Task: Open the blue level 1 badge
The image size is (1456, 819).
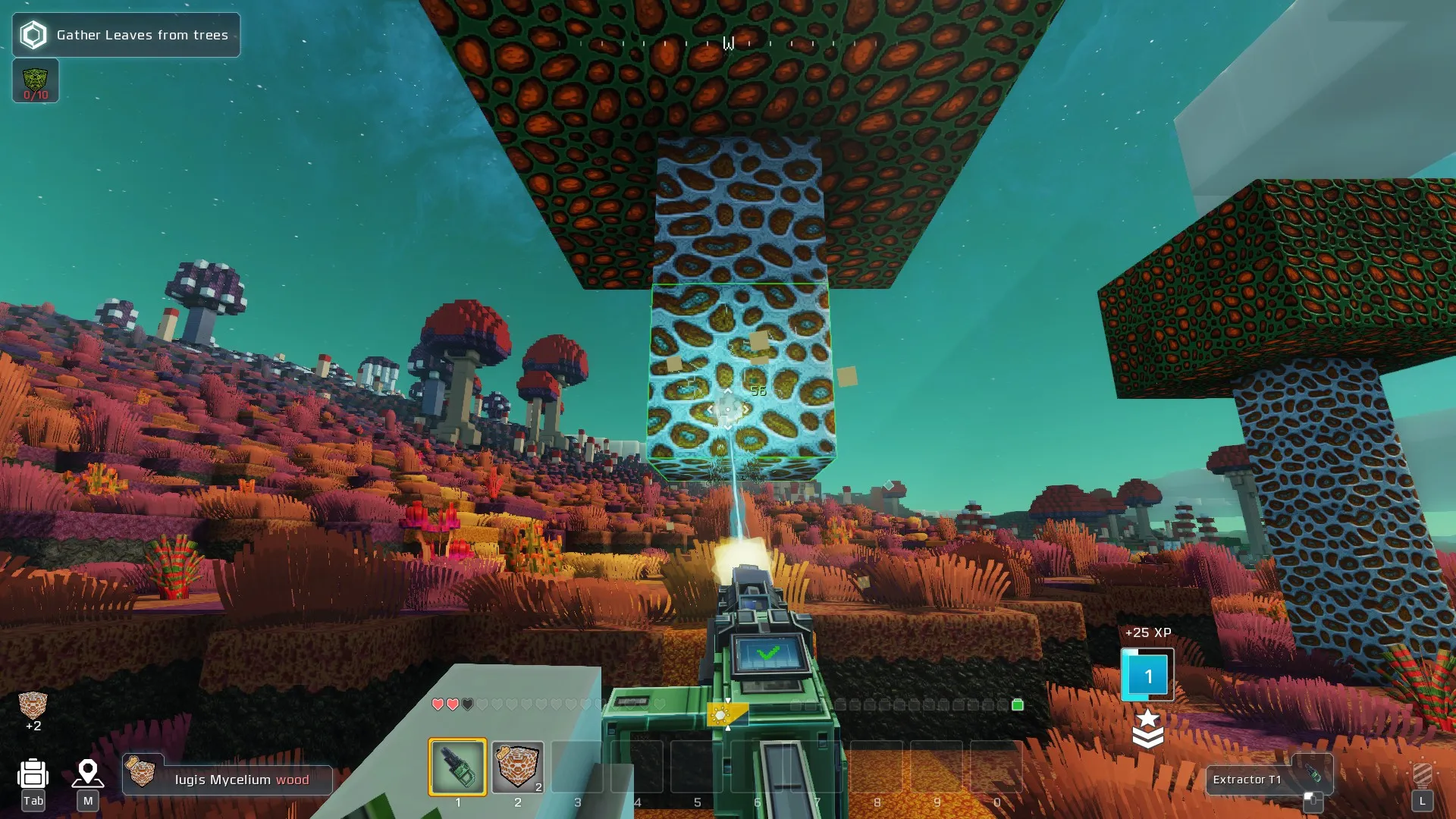Action: click(1147, 675)
